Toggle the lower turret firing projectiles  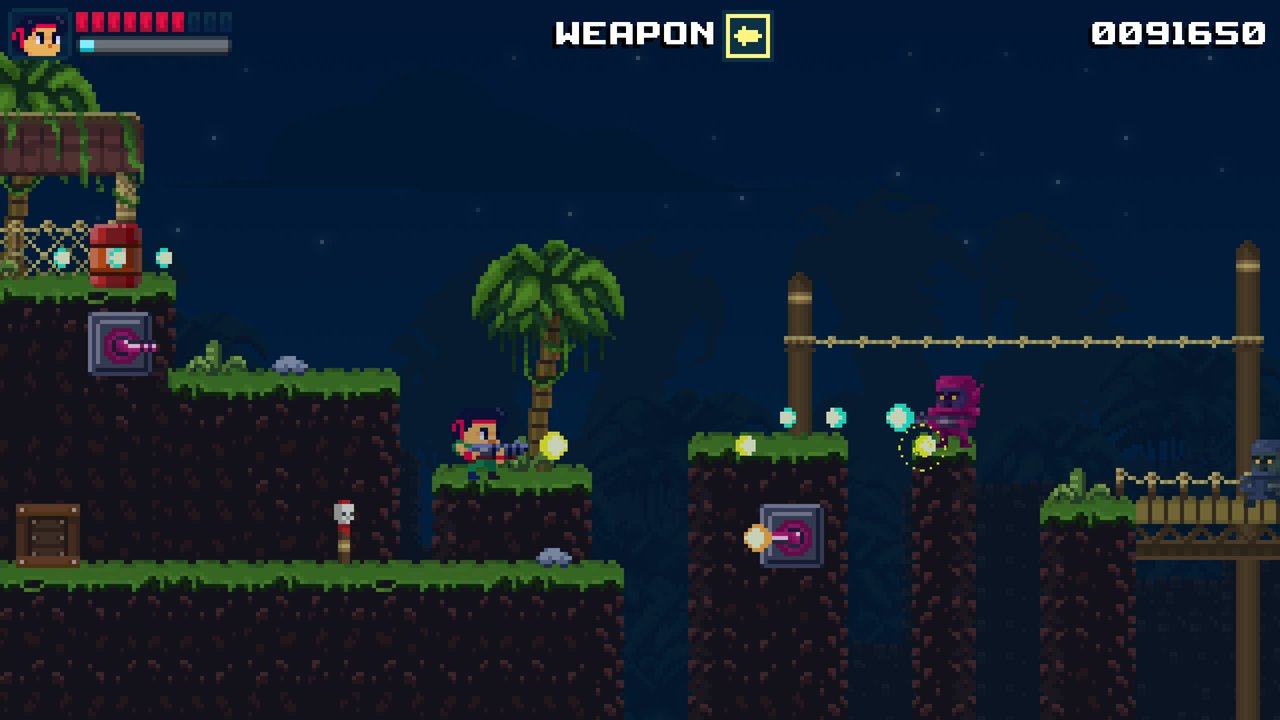click(790, 538)
